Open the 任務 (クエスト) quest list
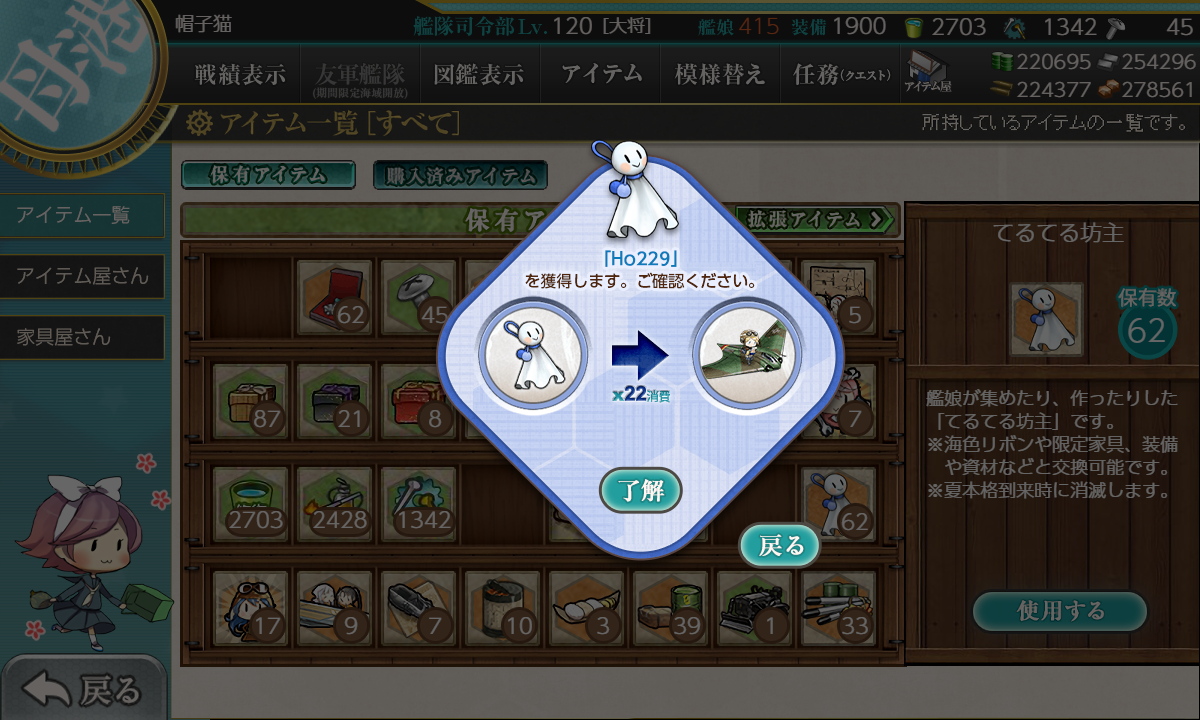Screen dimensions: 1200x720 point(840,74)
